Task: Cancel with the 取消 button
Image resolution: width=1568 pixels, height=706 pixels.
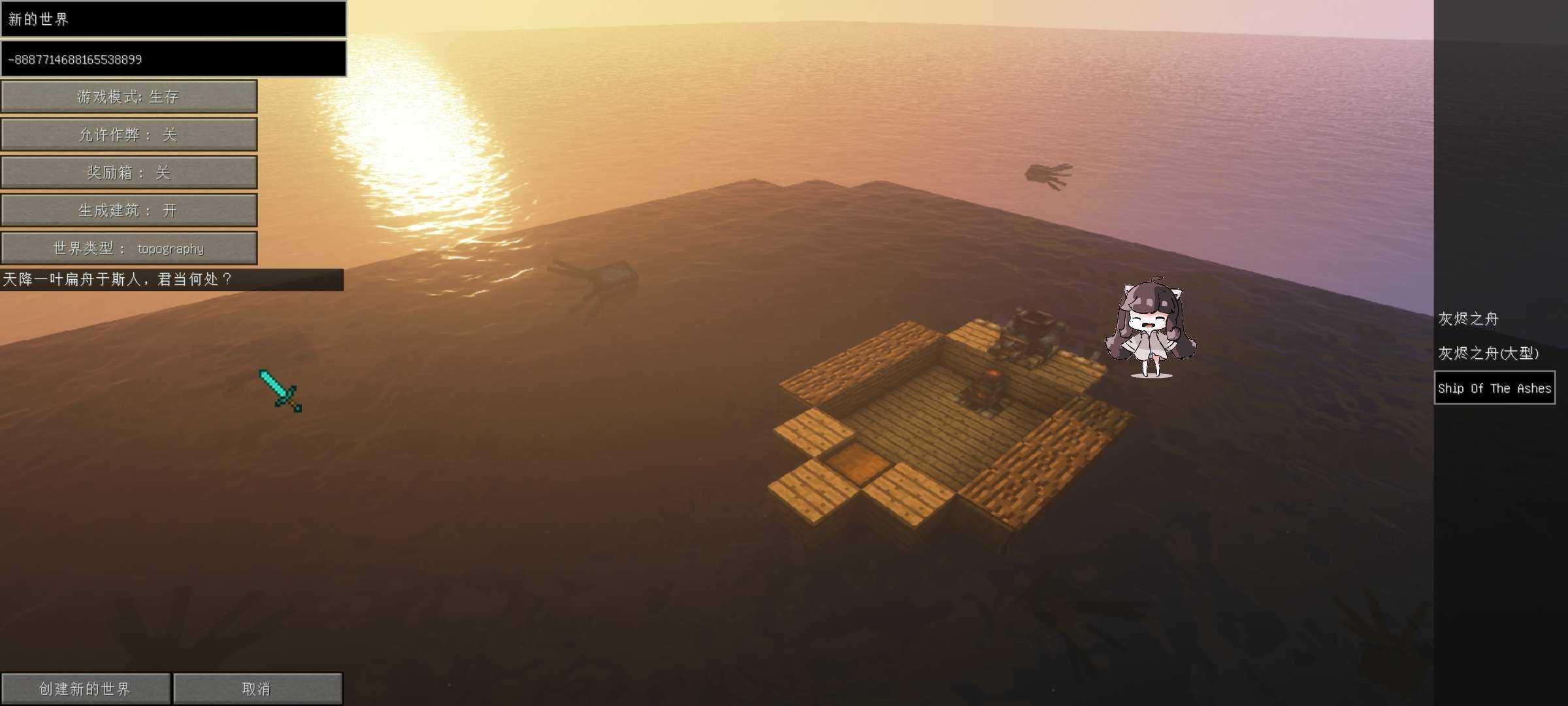Action: tap(257, 689)
